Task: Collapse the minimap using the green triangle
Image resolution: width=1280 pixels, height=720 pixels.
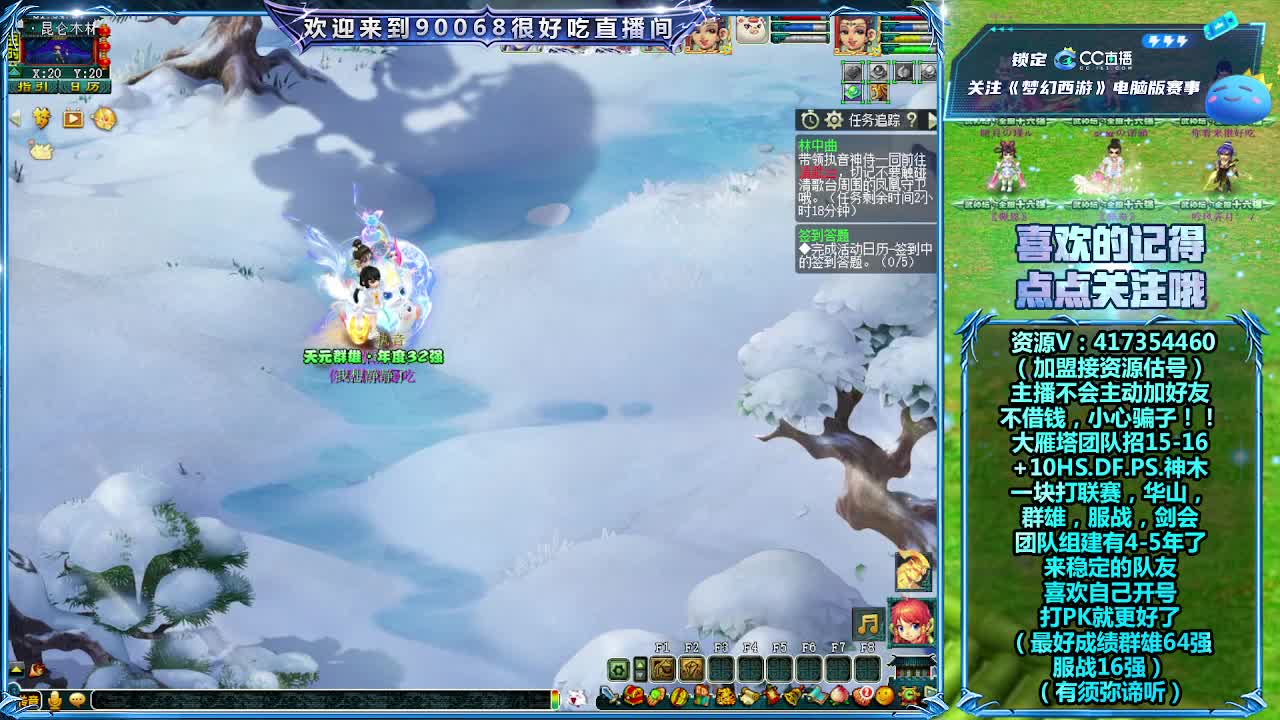Action: coord(14,73)
